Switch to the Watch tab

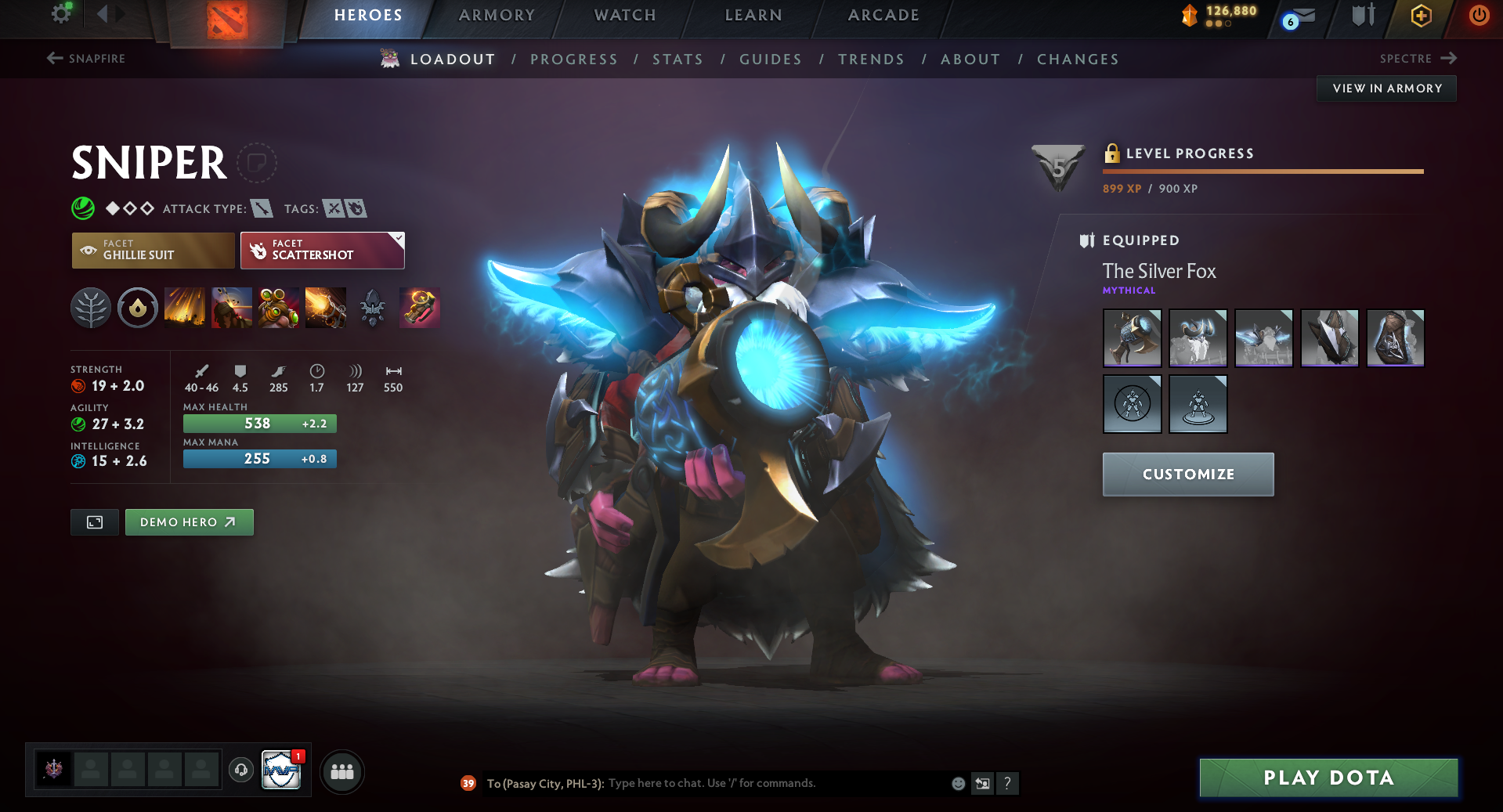(x=625, y=16)
